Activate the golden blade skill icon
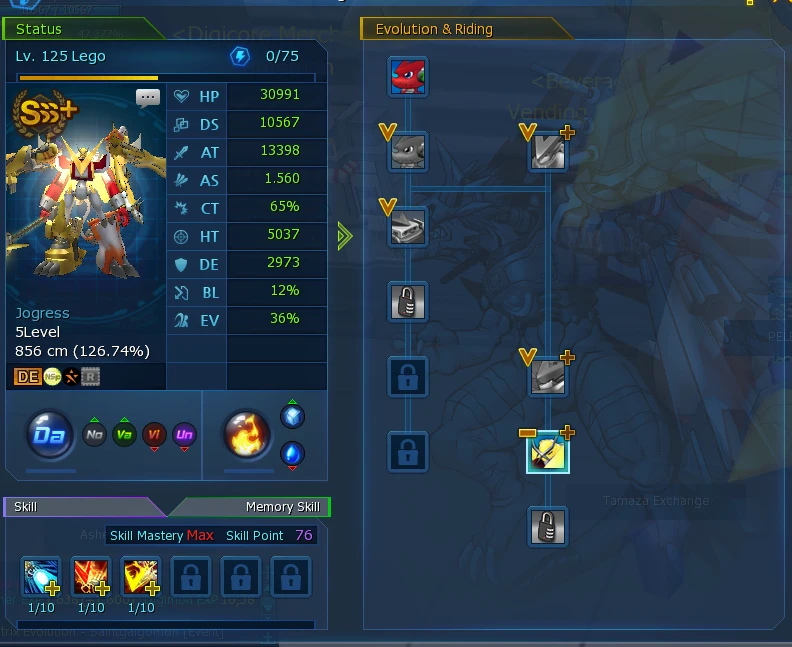Screen dimensions: 792x647 click(140, 577)
